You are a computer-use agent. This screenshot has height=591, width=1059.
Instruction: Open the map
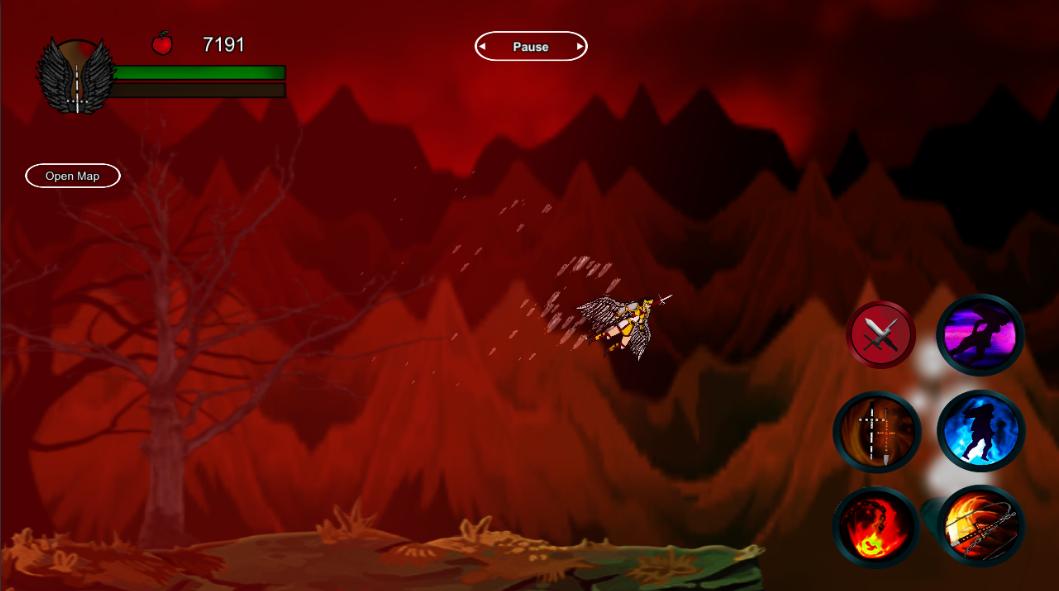click(73, 176)
